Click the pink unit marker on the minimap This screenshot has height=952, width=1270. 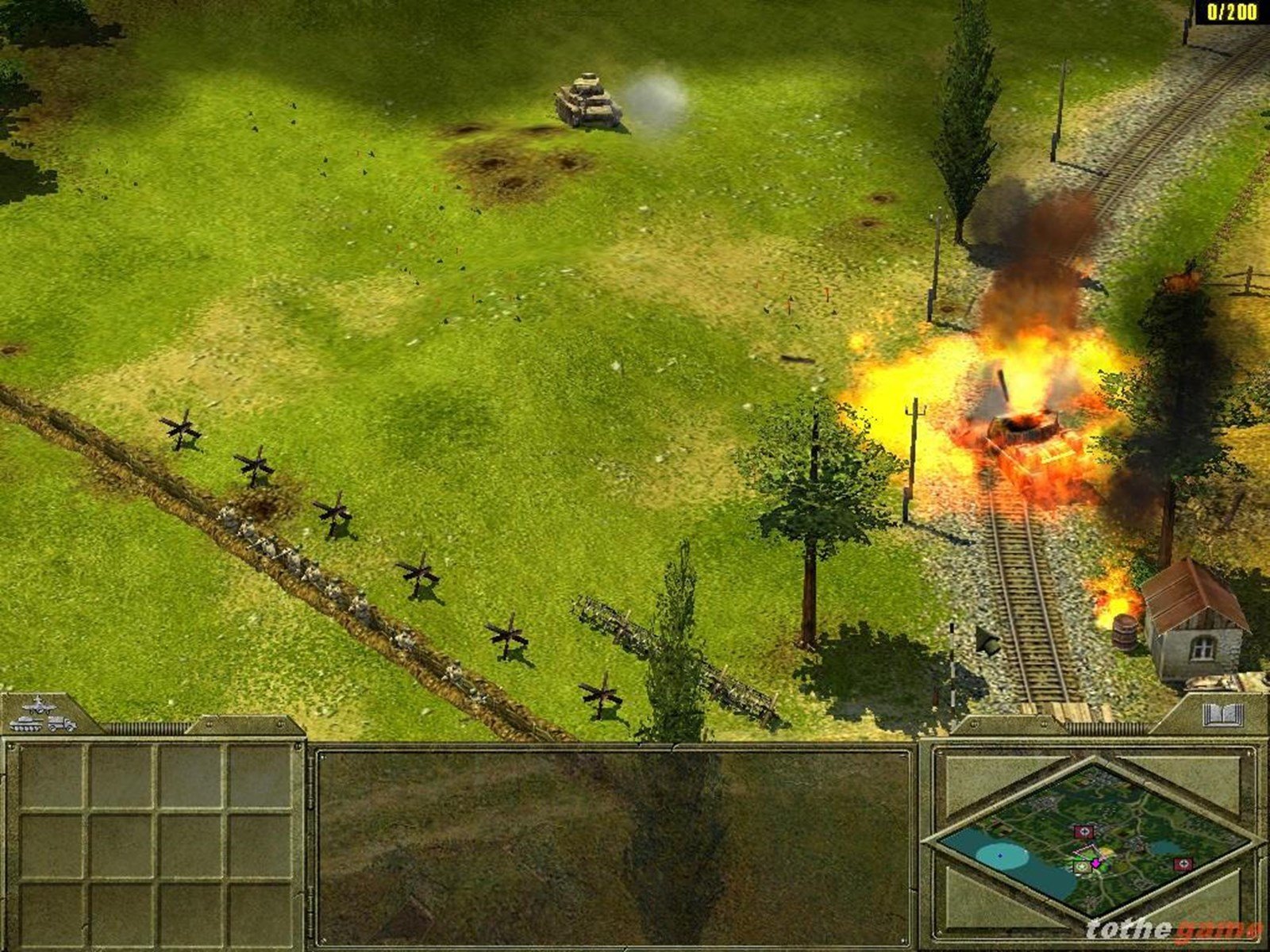(x=1095, y=863)
